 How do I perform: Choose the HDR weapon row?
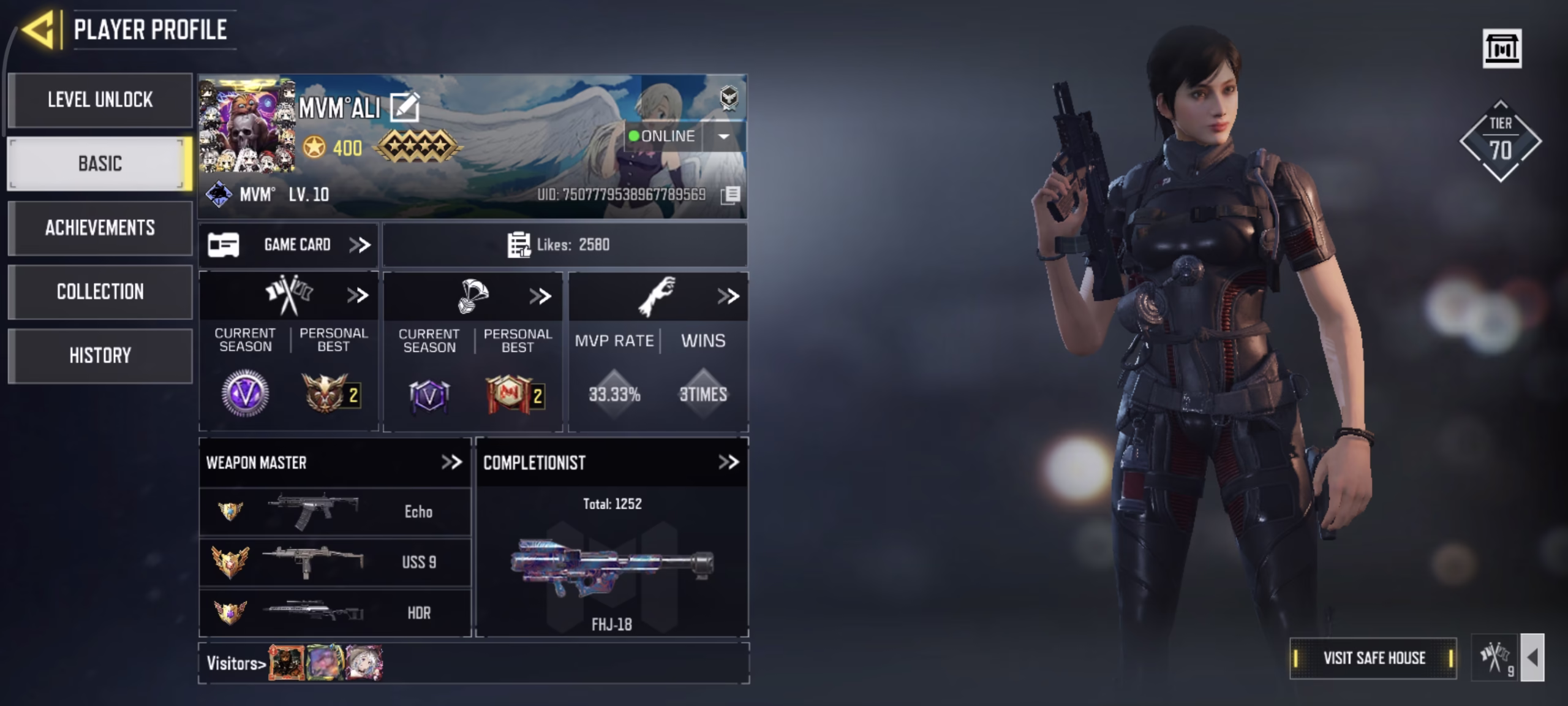[x=335, y=613]
